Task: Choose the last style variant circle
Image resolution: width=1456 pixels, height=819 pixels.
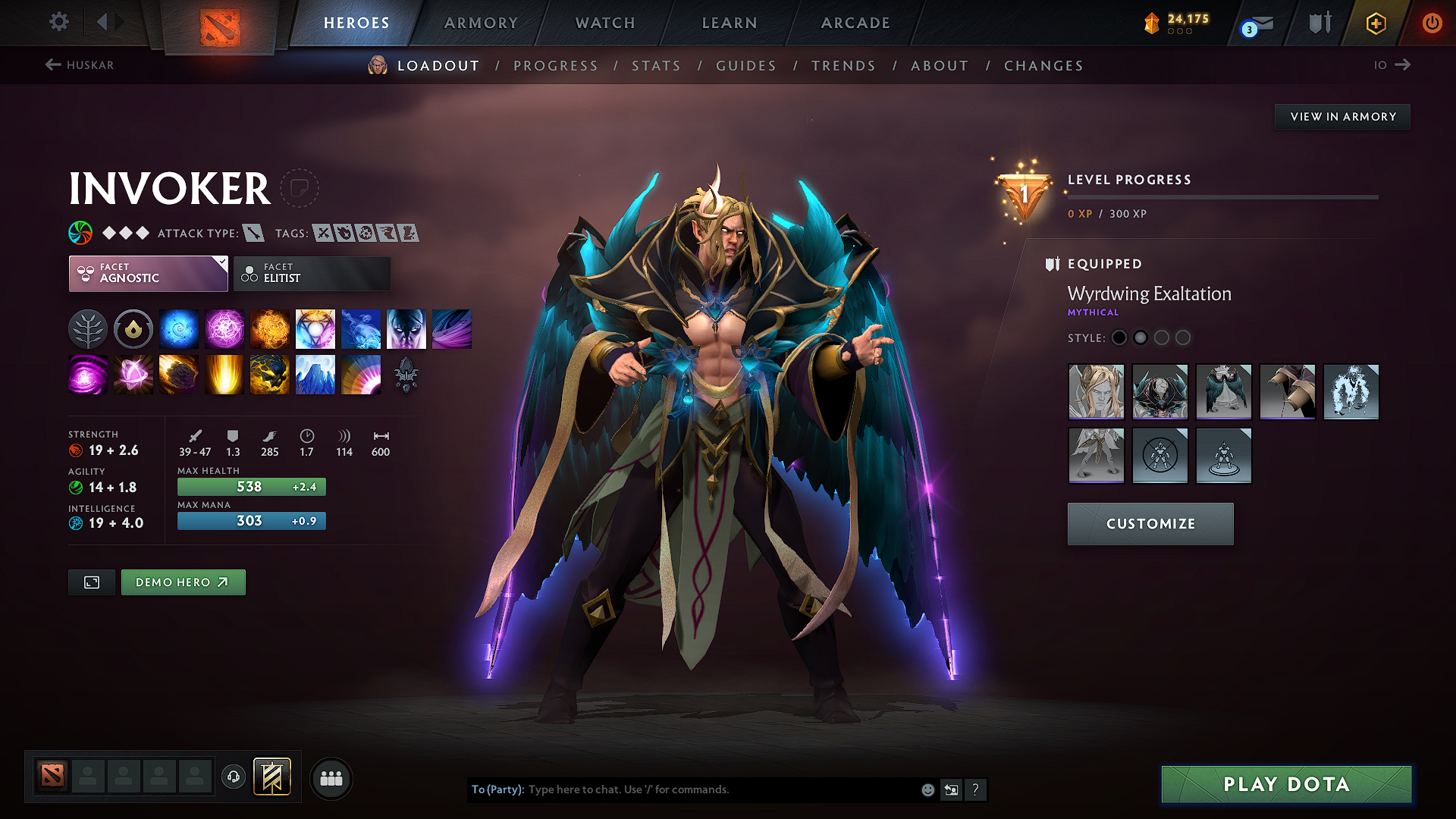Action: [1185, 337]
